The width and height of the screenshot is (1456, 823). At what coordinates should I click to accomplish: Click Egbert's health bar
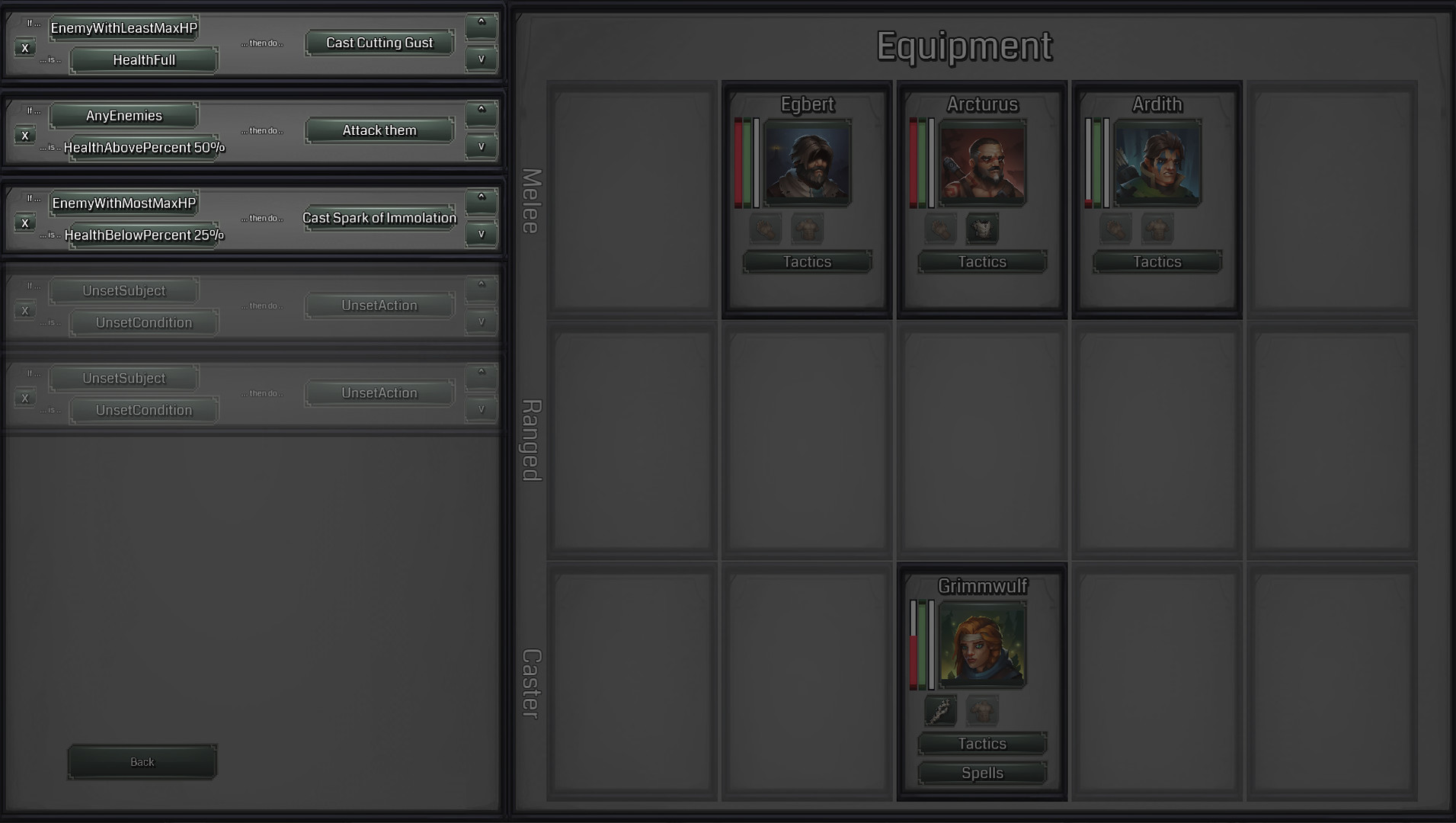pyautogui.click(x=738, y=162)
